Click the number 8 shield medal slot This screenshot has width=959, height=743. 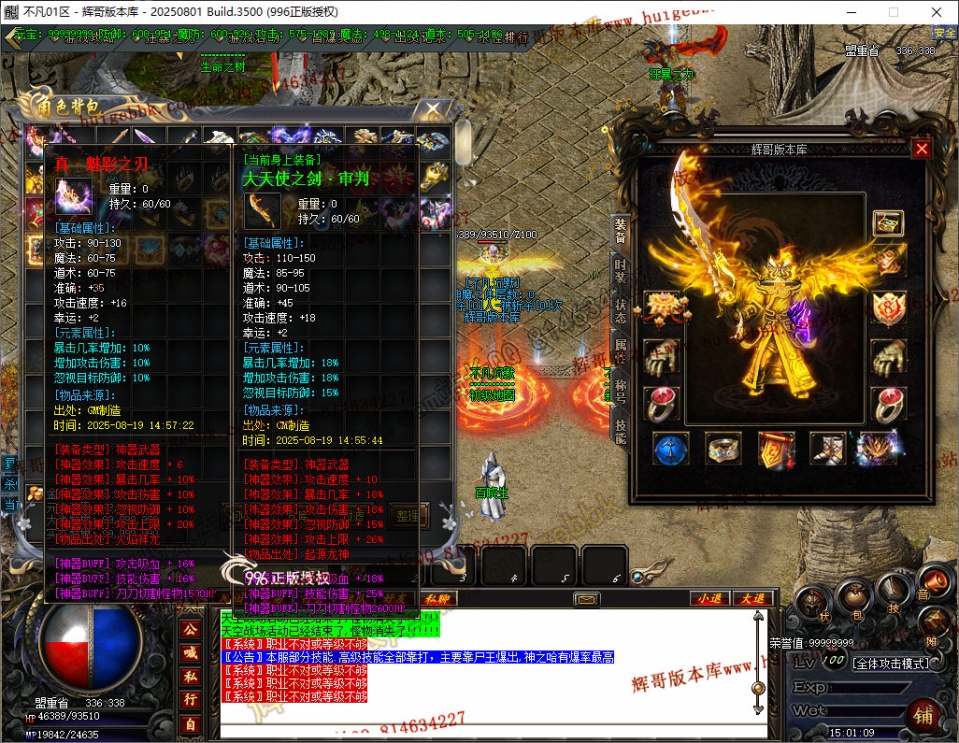[x=888, y=306]
